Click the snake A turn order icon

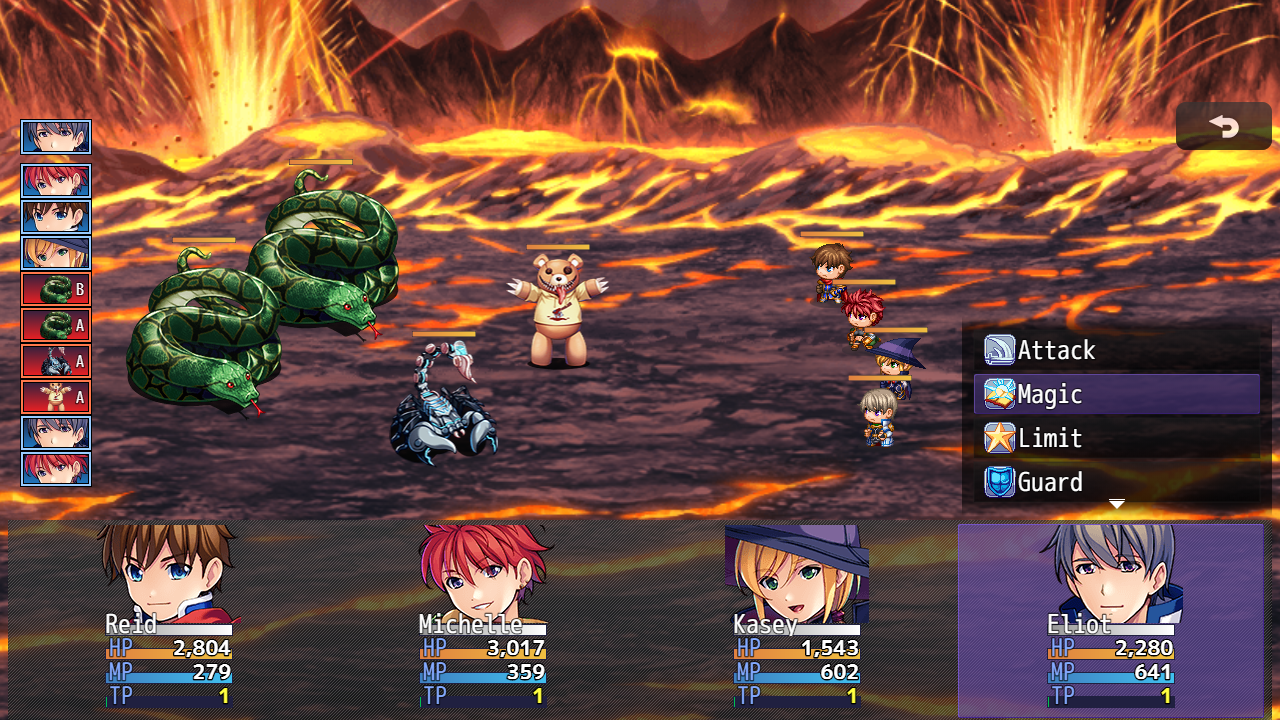click(x=56, y=325)
